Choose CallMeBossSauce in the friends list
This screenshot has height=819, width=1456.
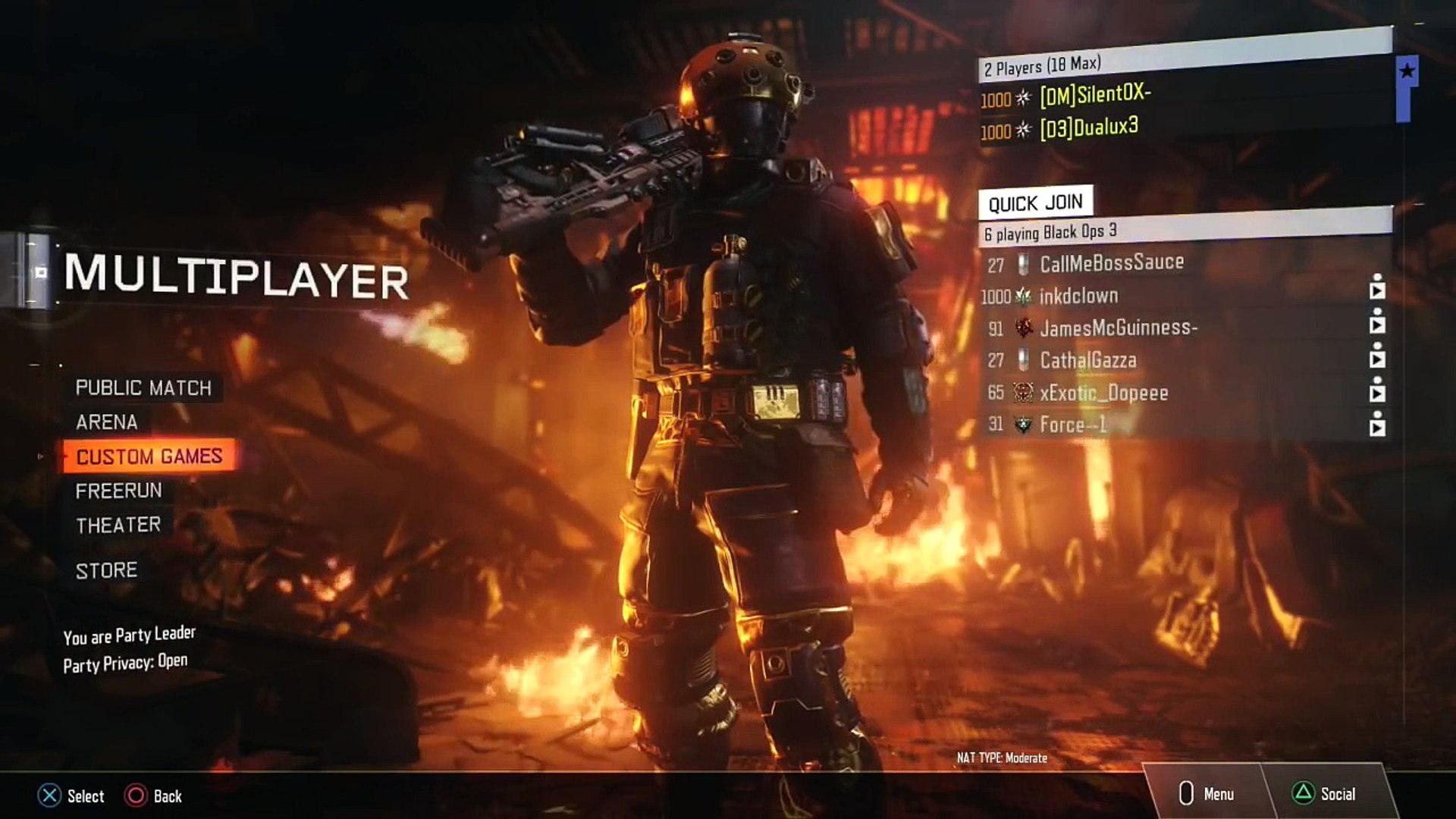tap(1112, 263)
